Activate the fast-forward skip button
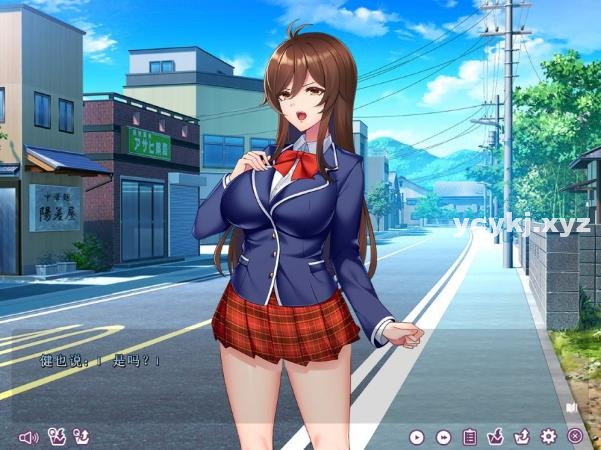Image resolution: width=601 pixels, height=450 pixels. pyautogui.click(x=443, y=436)
